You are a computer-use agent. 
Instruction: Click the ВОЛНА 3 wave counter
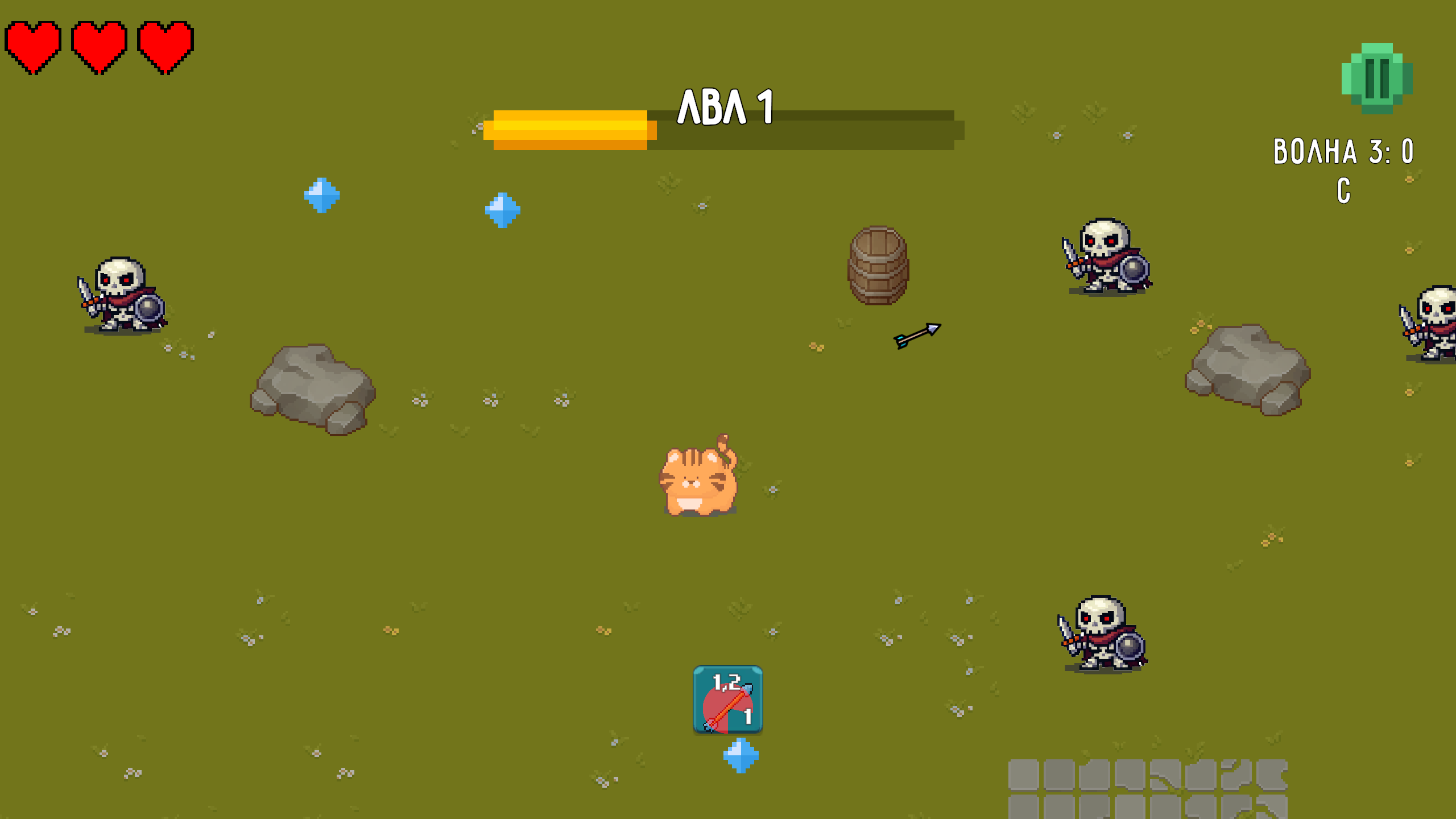point(1342,151)
